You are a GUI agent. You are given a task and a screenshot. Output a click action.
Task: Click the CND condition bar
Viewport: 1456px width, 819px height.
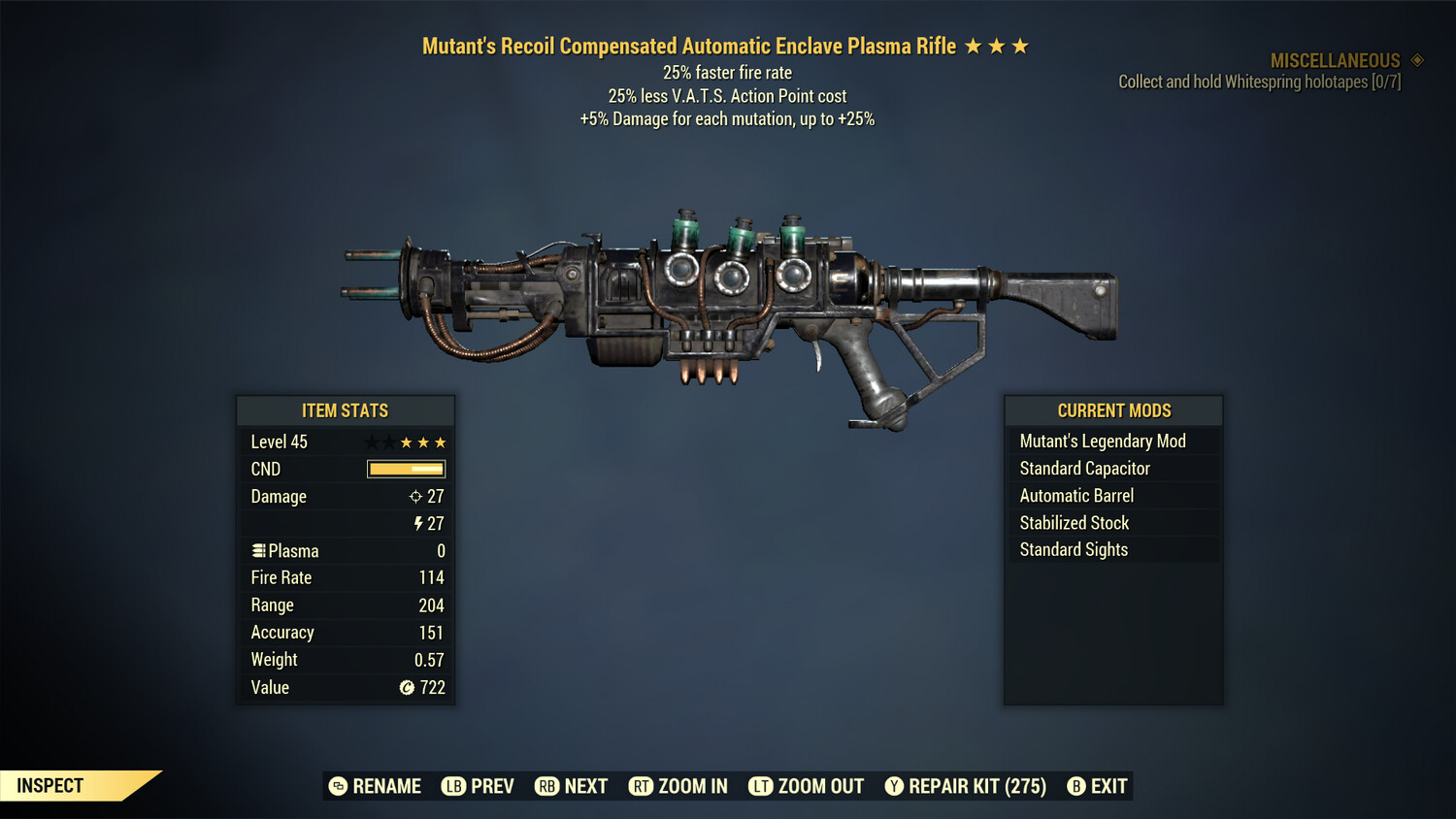pyautogui.click(x=406, y=469)
